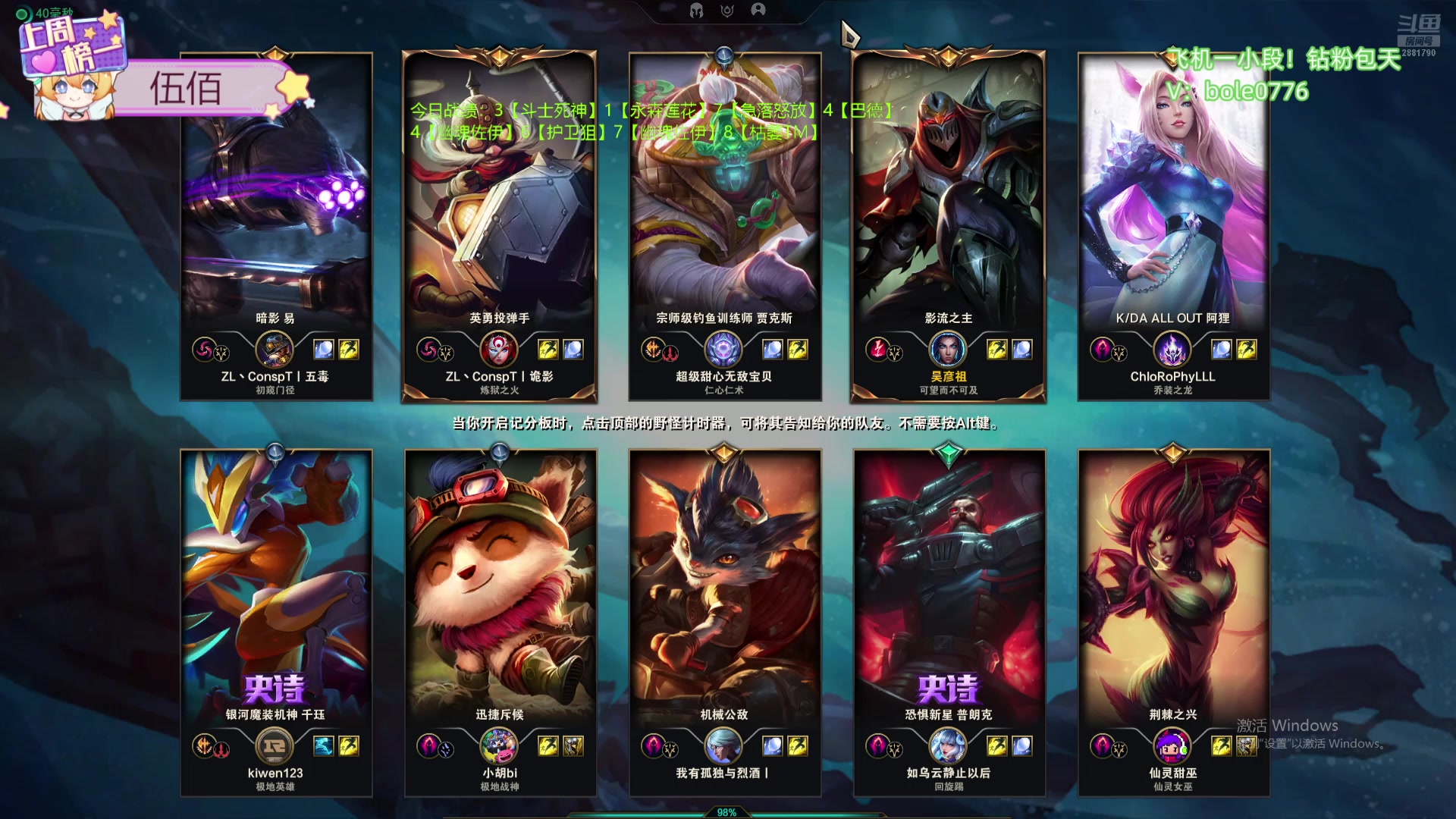Screen dimensions: 1456x819
Task: Choose the 英勇投弹手 champion card
Action: coord(499,226)
